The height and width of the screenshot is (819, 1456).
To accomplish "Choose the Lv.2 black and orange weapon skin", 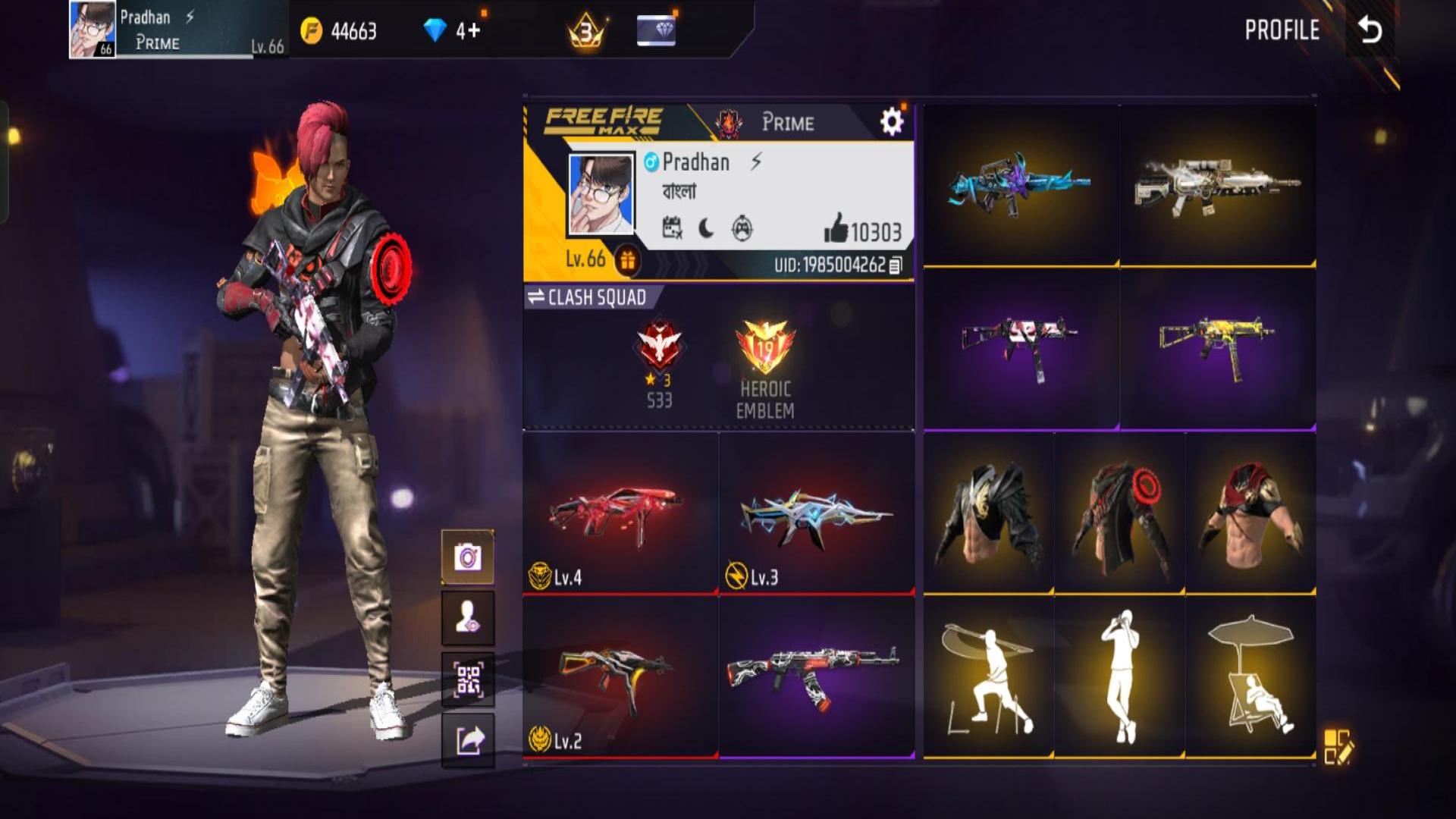I will point(620,677).
